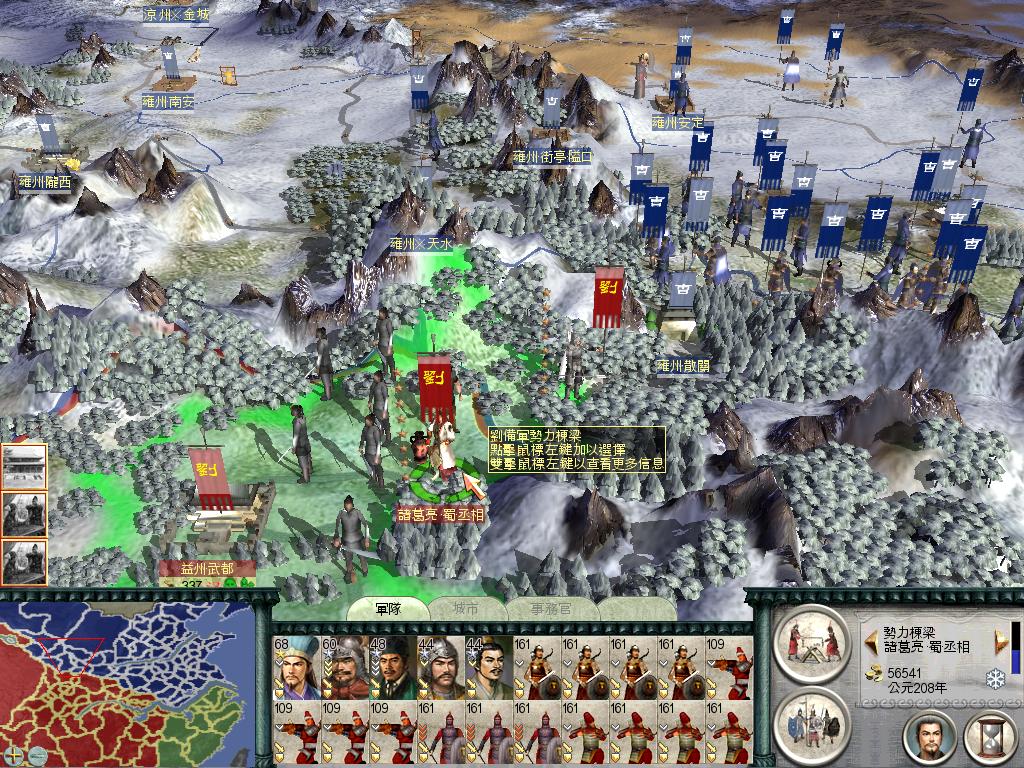Screen dimensions: 1024x768
Task: Switch to the 軍隊 army tab
Action: [x=387, y=607]
